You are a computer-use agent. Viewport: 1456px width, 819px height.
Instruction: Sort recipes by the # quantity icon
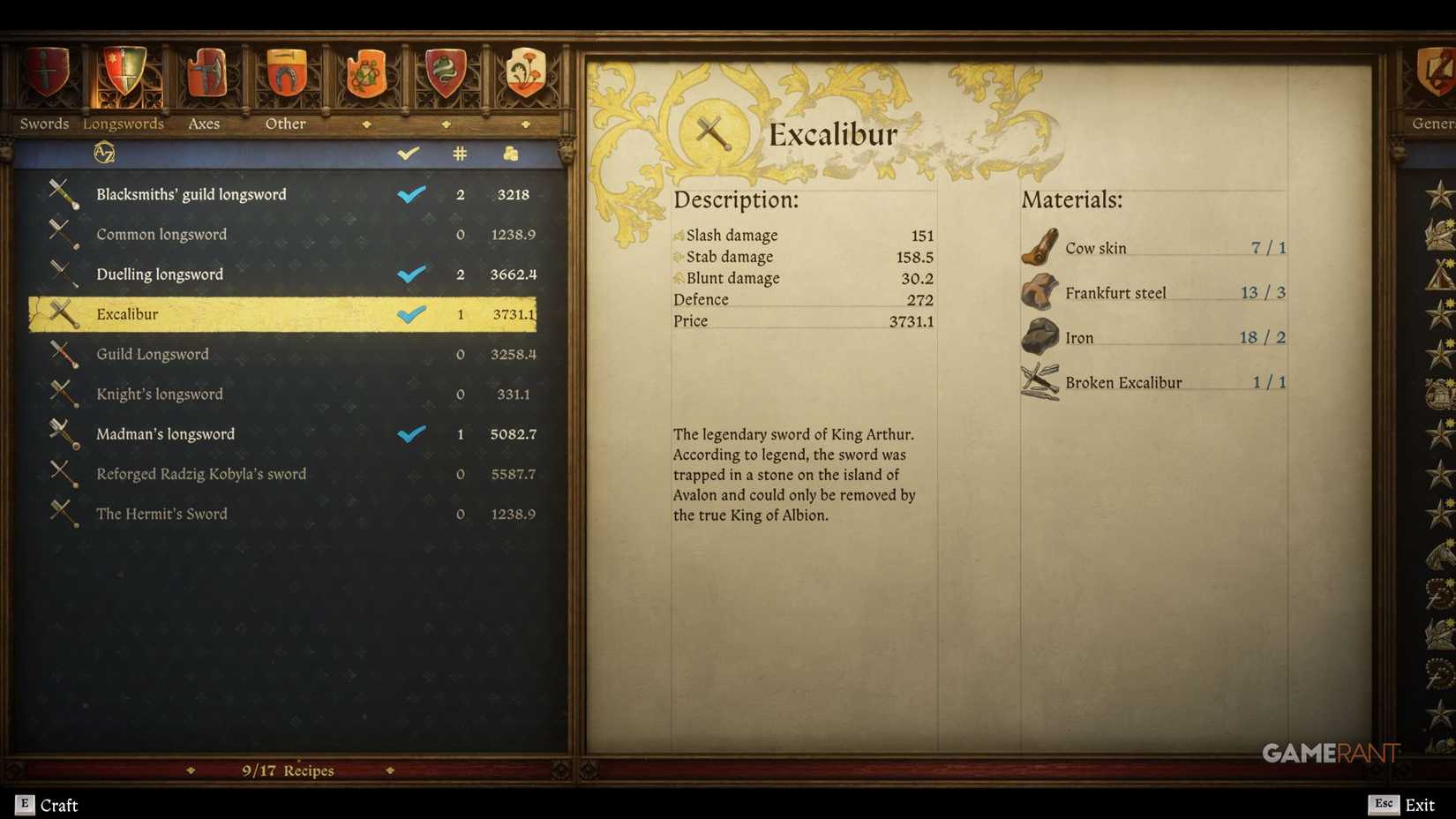(x=460, y=152)
